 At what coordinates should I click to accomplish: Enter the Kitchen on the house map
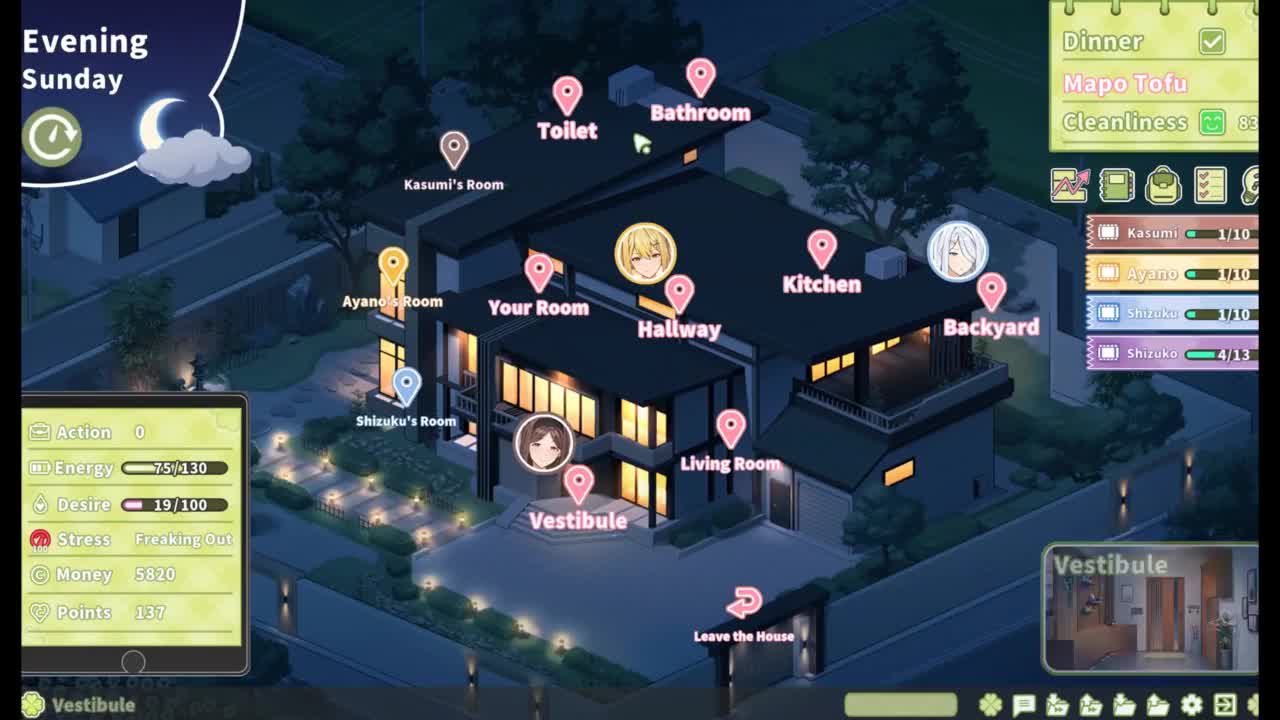pos(821,250)
